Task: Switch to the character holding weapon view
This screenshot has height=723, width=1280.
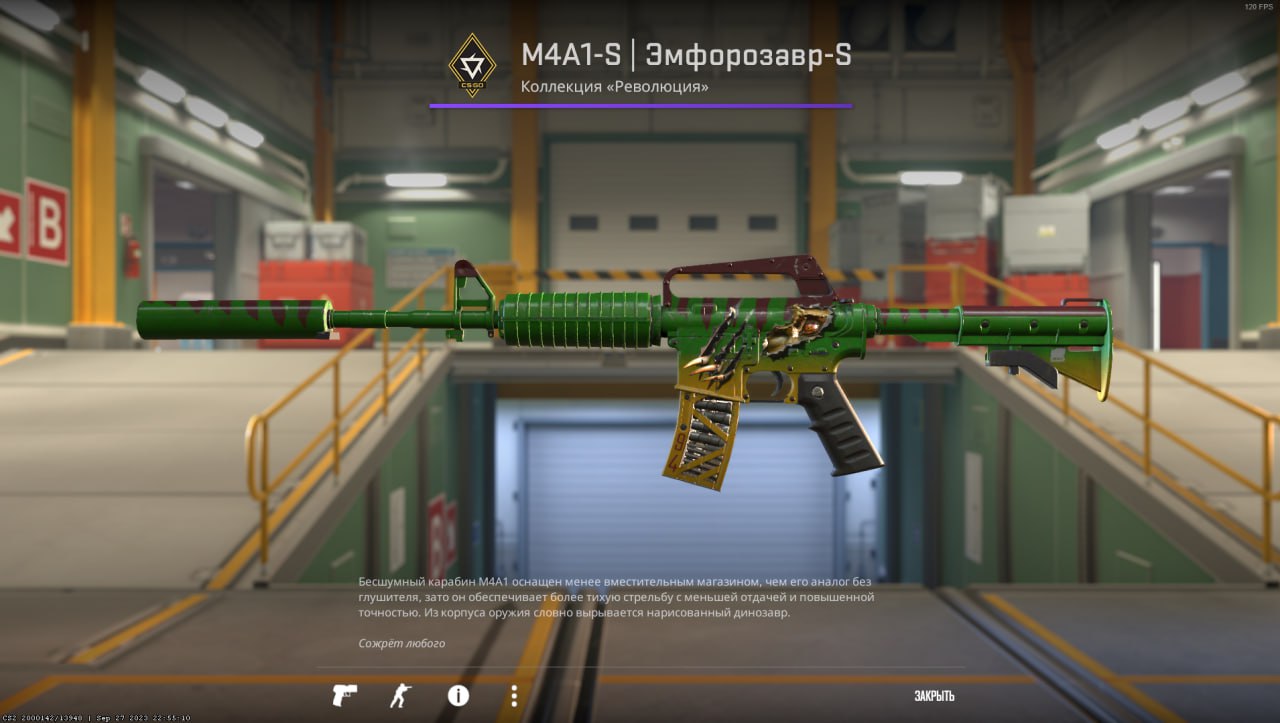Action: click(x=400, y=695)
